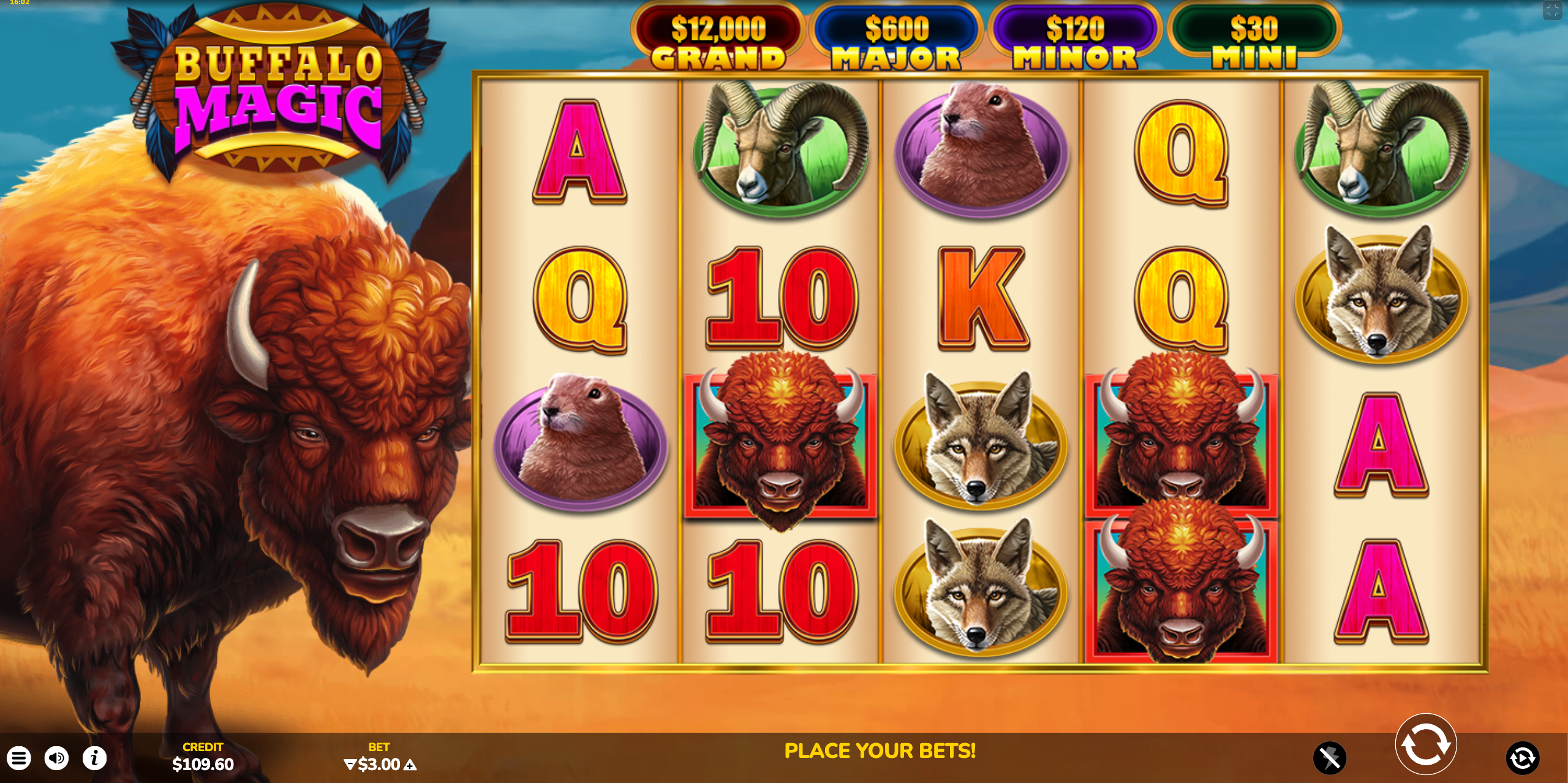
Task: Exit fullscreen using the corner button
Action: click(x=1552, y=10)
